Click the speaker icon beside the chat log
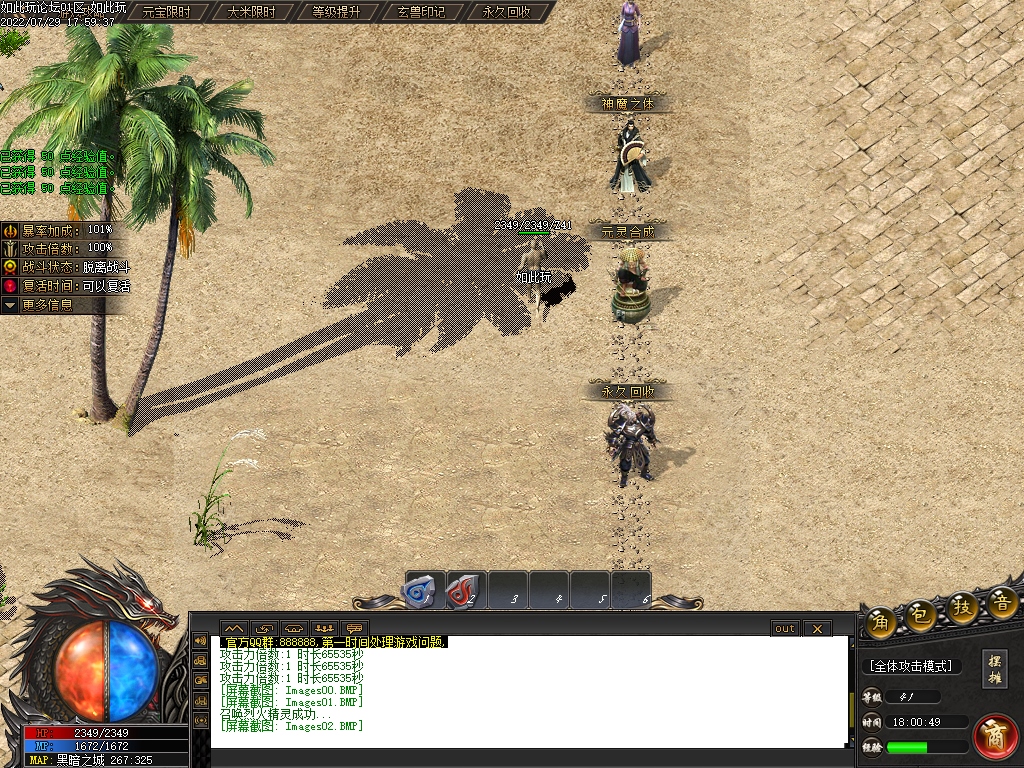This screenshot has width=1024, height=768. pyautogui.click(x=200, y=640)
